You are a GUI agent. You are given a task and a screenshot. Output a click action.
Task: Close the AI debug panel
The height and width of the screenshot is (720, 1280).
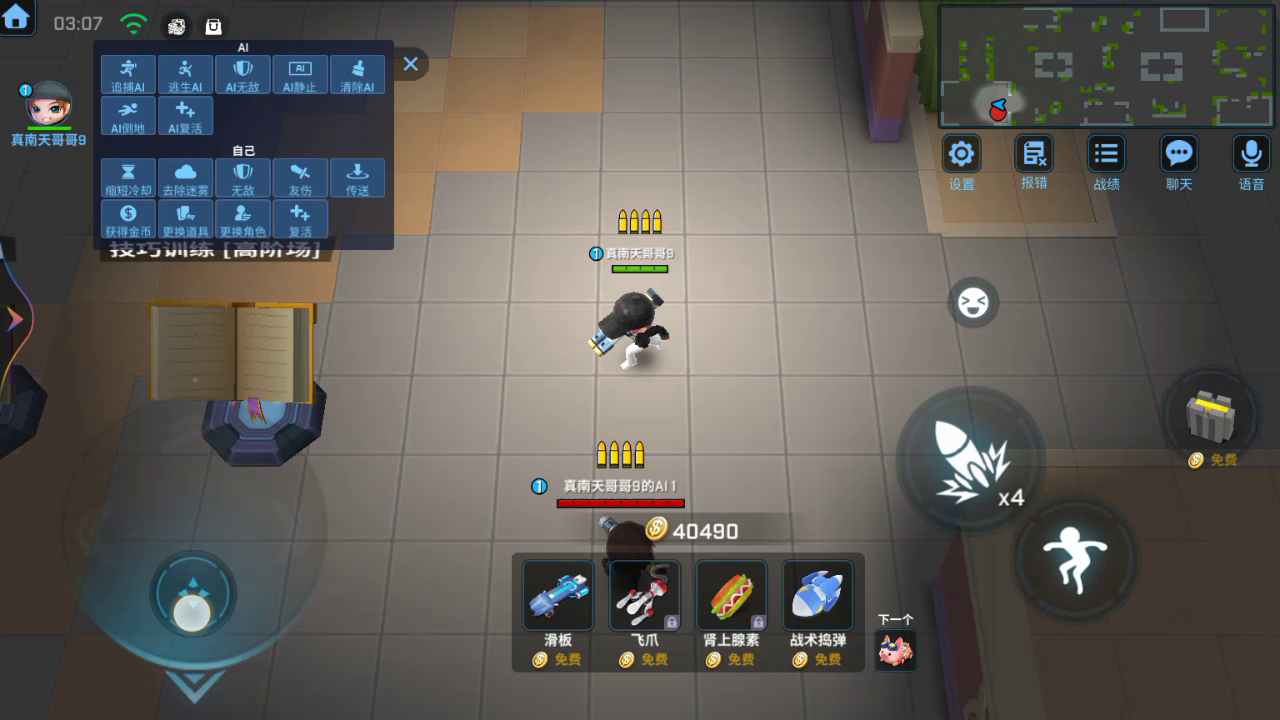pos(410,64)
